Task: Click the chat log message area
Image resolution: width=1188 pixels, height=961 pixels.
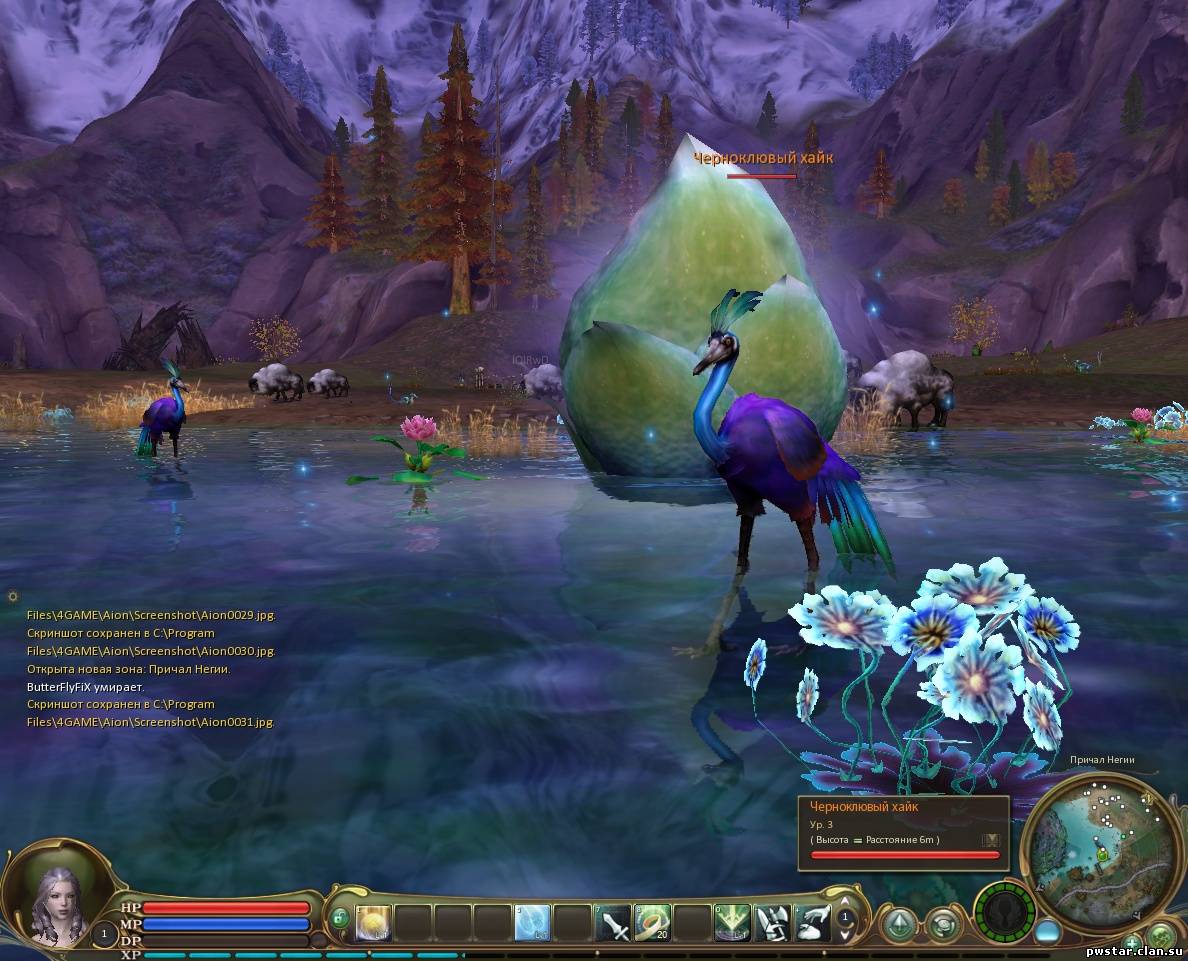Action: (150, 668)
